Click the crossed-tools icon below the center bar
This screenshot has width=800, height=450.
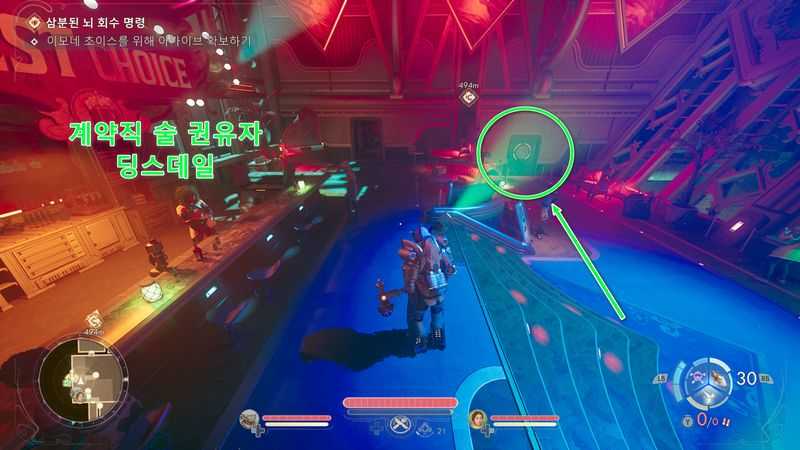(403, 424)
